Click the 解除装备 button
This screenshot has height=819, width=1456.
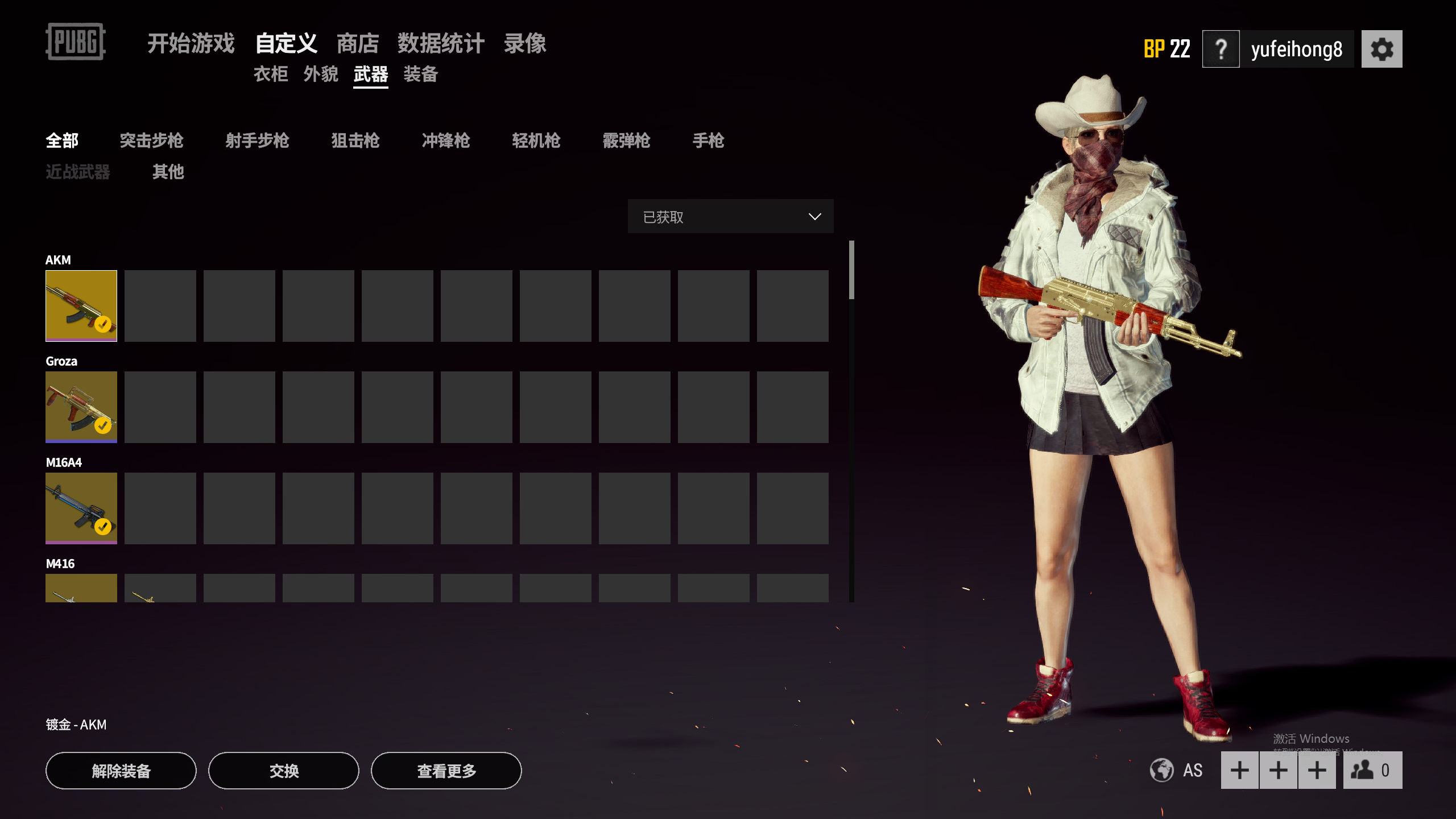point(121,771)
